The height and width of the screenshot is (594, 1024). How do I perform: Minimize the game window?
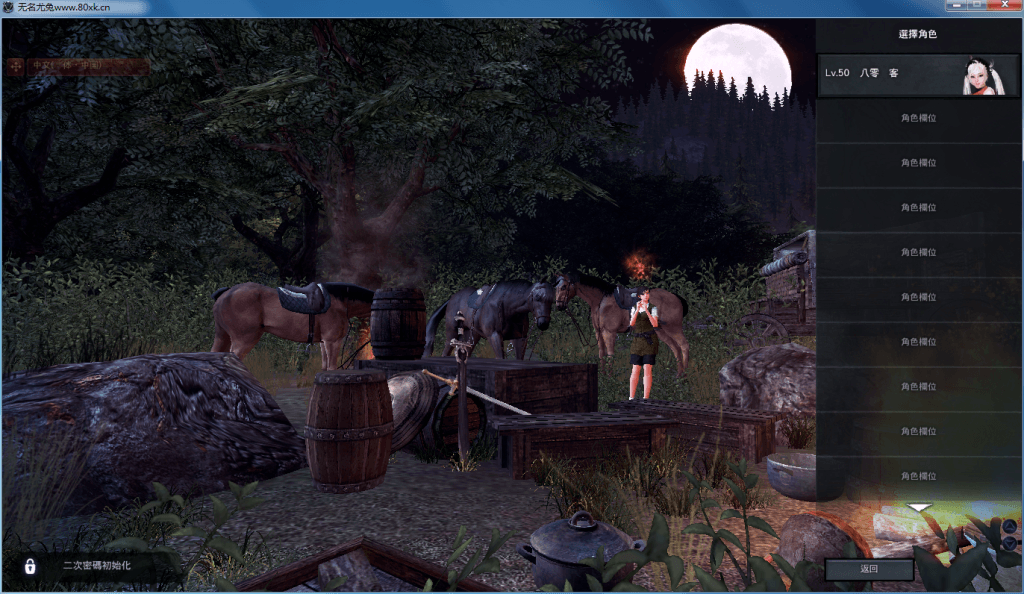tap(955, 6)
